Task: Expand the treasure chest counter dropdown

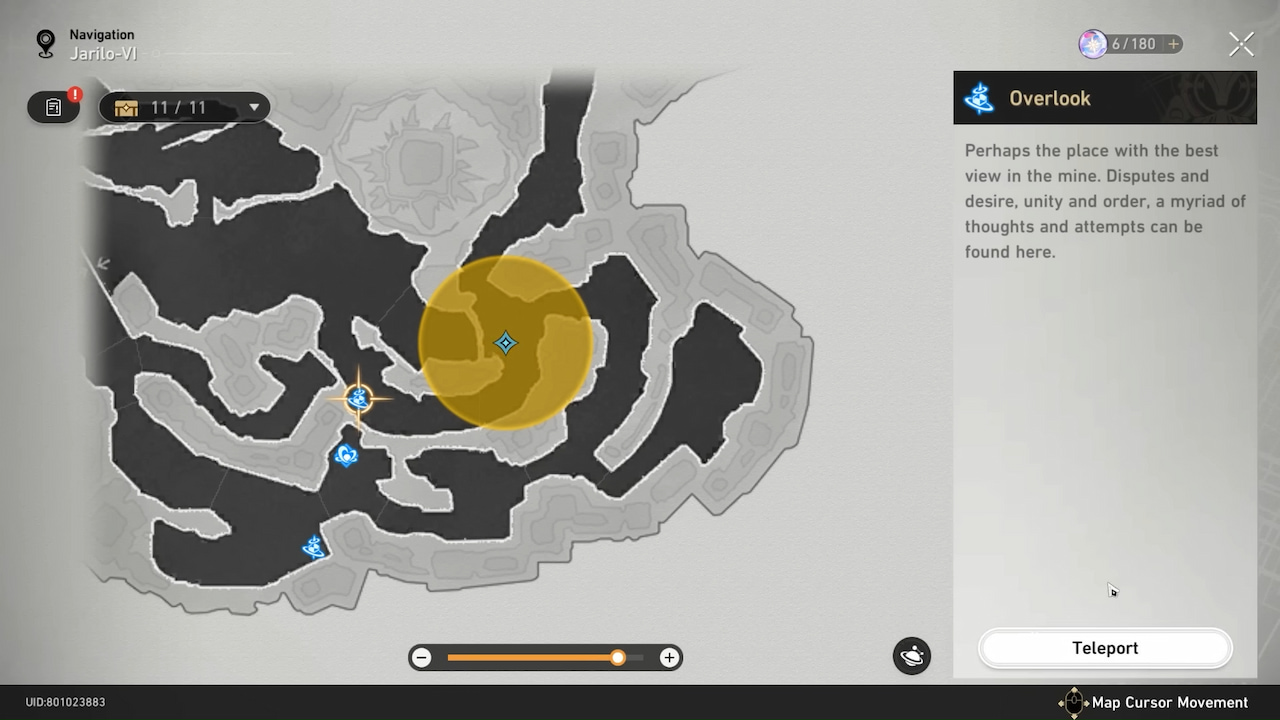Action: 254,107
